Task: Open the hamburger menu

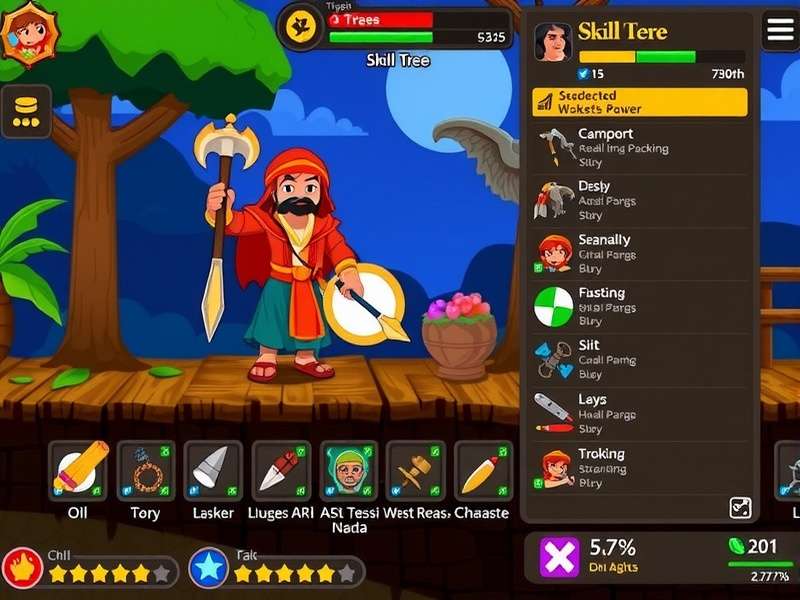Action: tap(781, 31)
